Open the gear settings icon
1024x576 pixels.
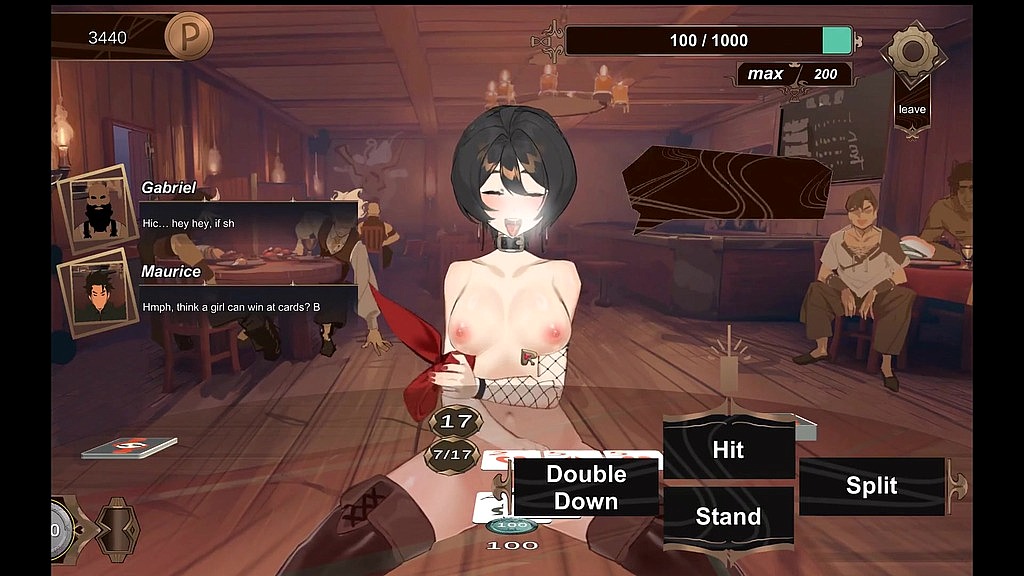[911, 52]
